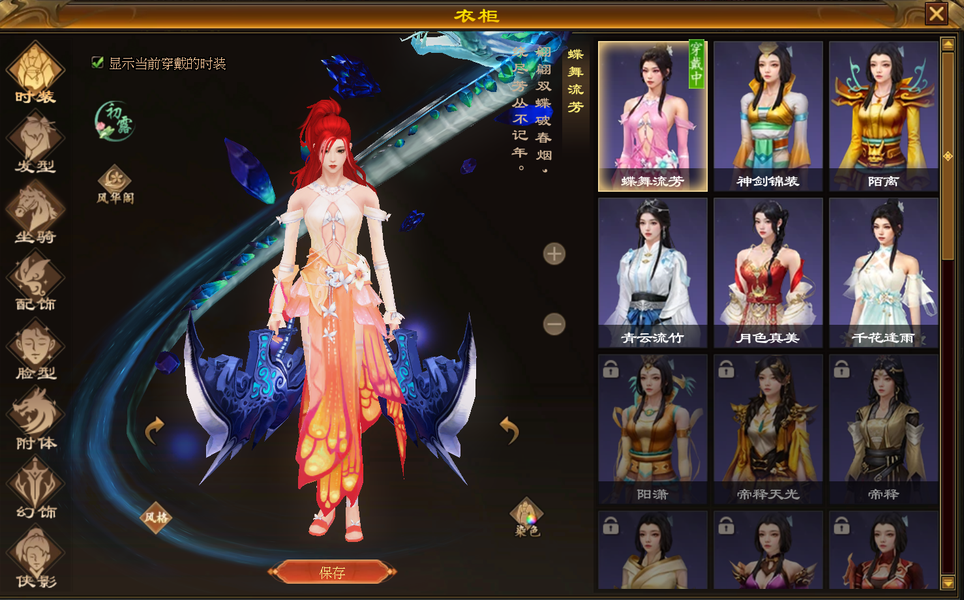Viewport: 964px width, 600px height.
Task: Choose the 神剑锦装 outfit
Action: [768, 116]
